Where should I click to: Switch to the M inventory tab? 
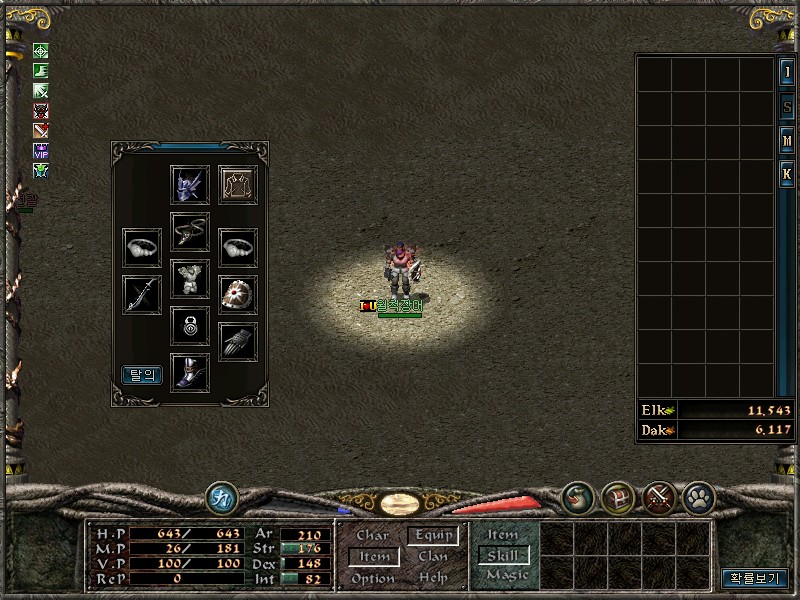pos(787,141)
